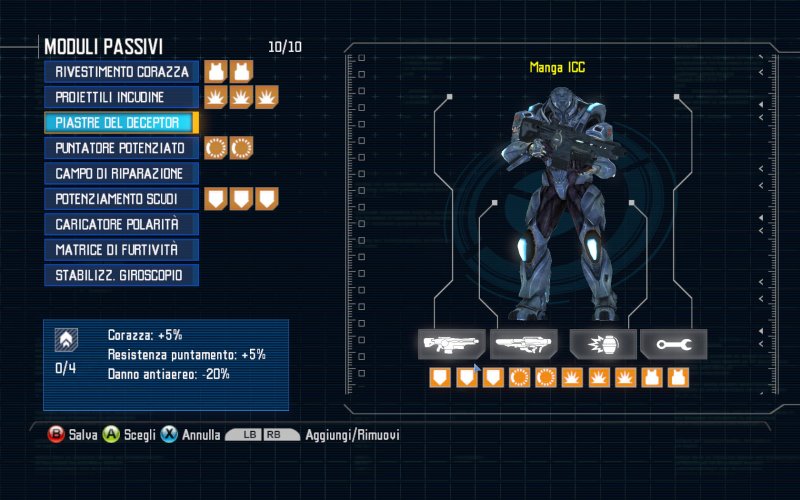Select the wrench repair tool slot
The height and width of the screenshot is (500, 800).
[673, 344]
